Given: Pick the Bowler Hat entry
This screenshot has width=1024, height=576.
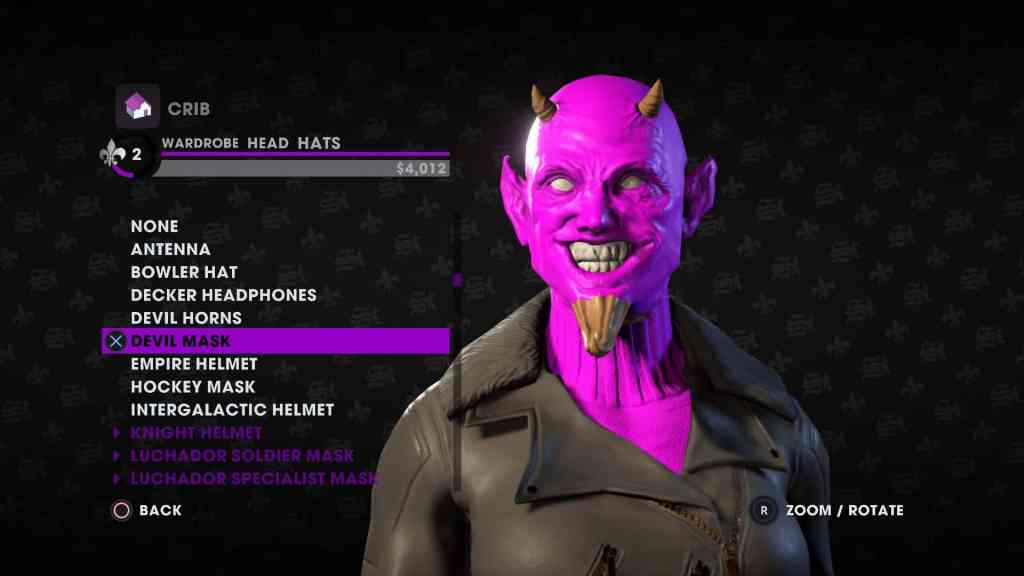Looking at the screenshot, I should pyautogui.click(x=184, y=272).
